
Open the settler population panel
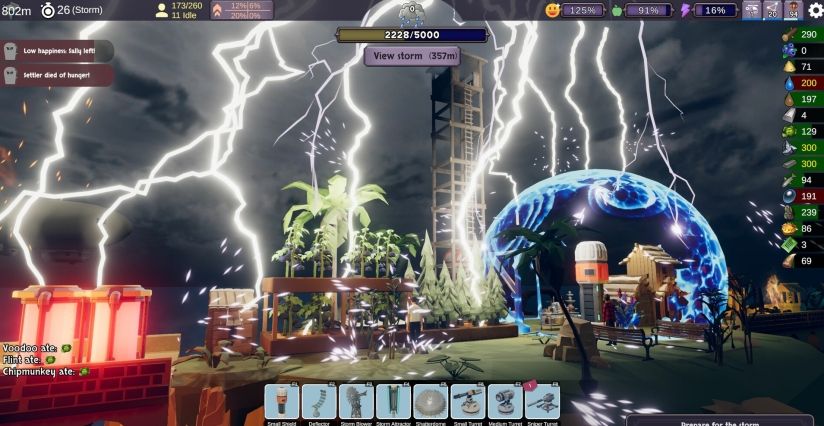(179, 10)
